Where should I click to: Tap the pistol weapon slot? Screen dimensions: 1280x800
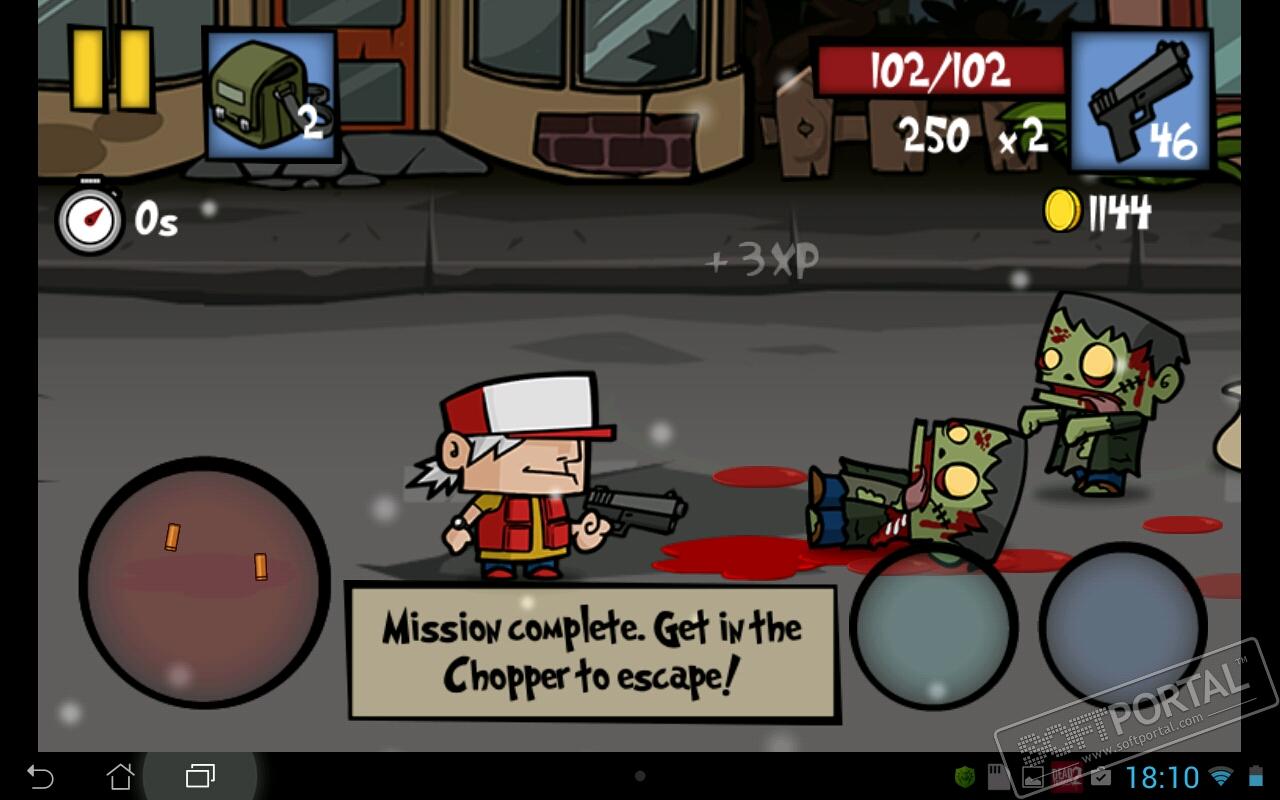[1139, 100]
